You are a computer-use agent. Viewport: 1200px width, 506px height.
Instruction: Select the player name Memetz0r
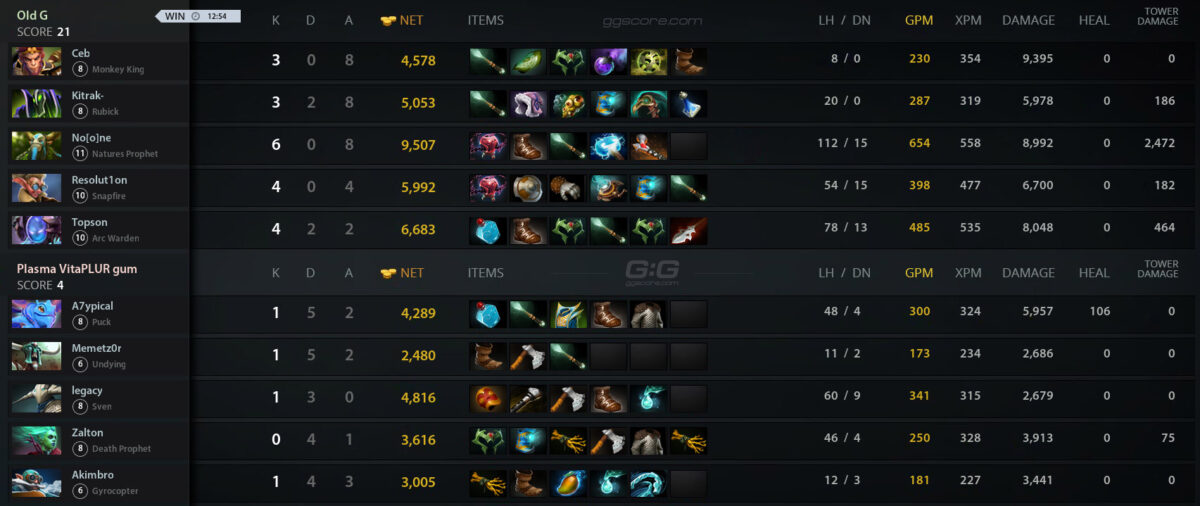(x=96, y=348)
